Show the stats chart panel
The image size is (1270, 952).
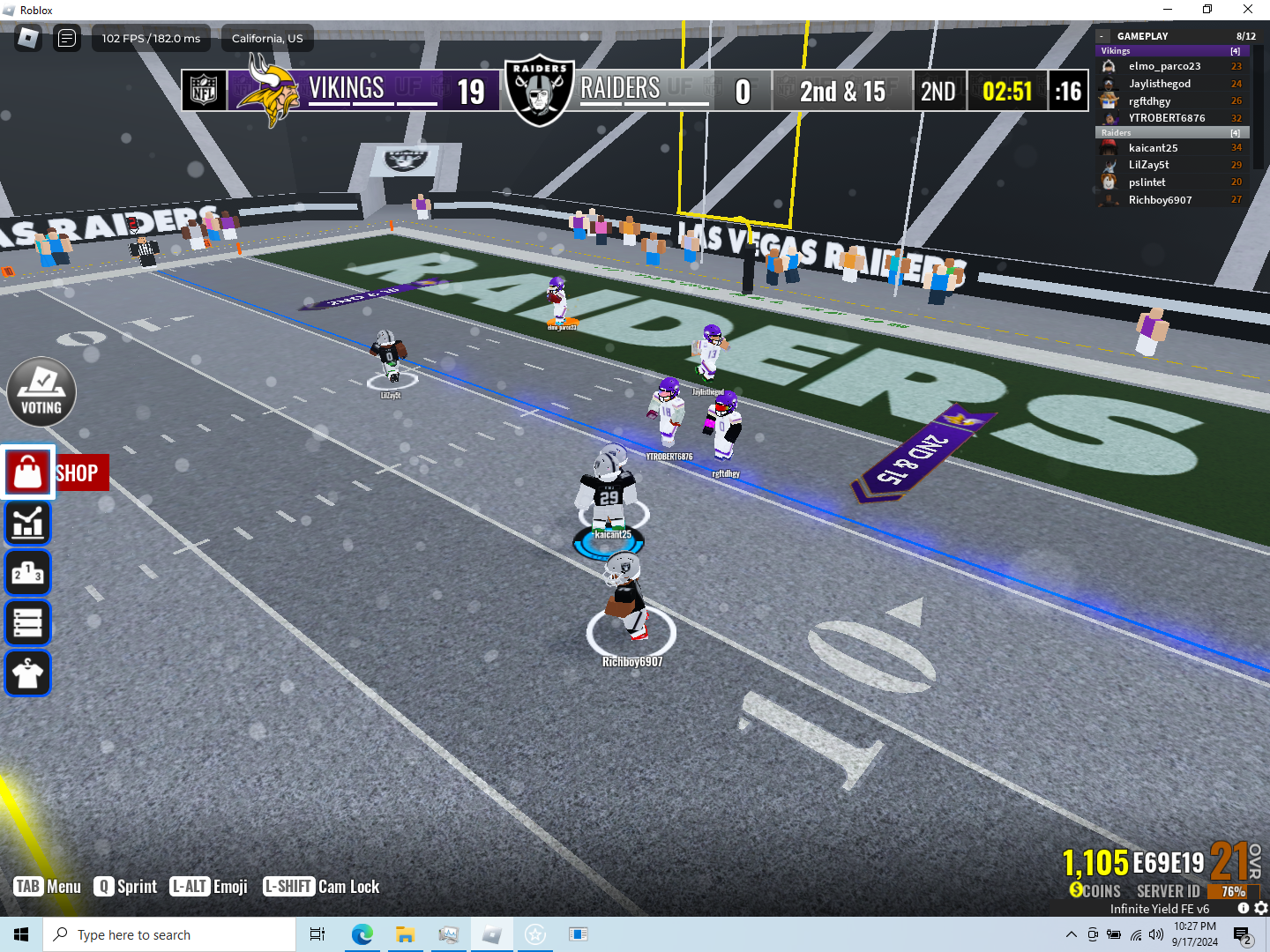click(x=28, y=523)
